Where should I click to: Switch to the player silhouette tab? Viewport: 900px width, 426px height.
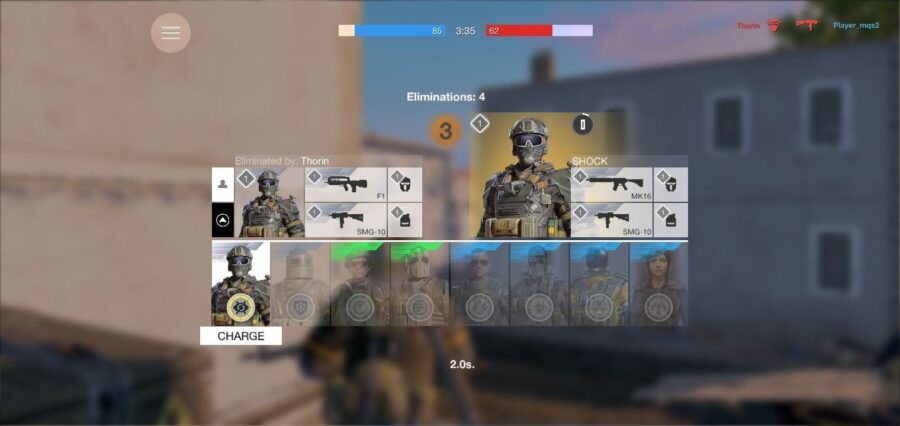tap(222, 184)
